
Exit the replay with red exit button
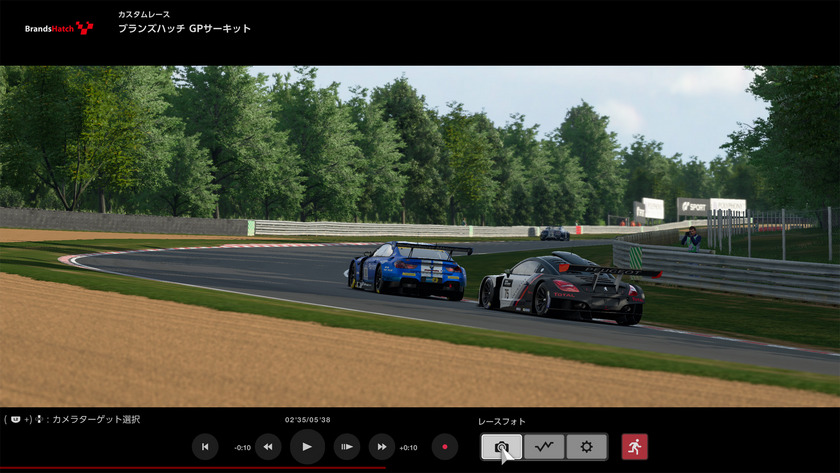pos(634,447)
